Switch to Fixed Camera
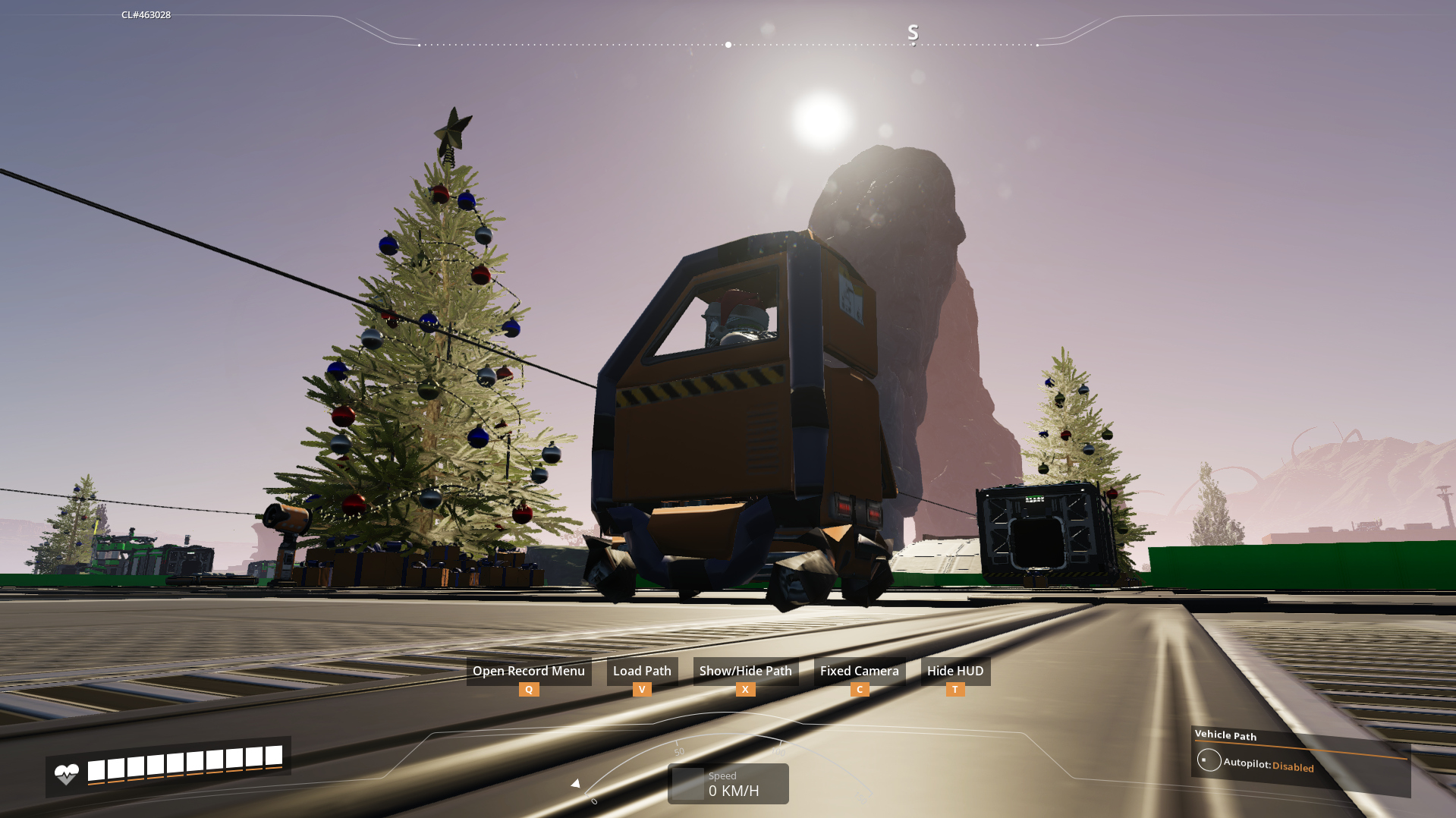 click(x=859, y=672)
